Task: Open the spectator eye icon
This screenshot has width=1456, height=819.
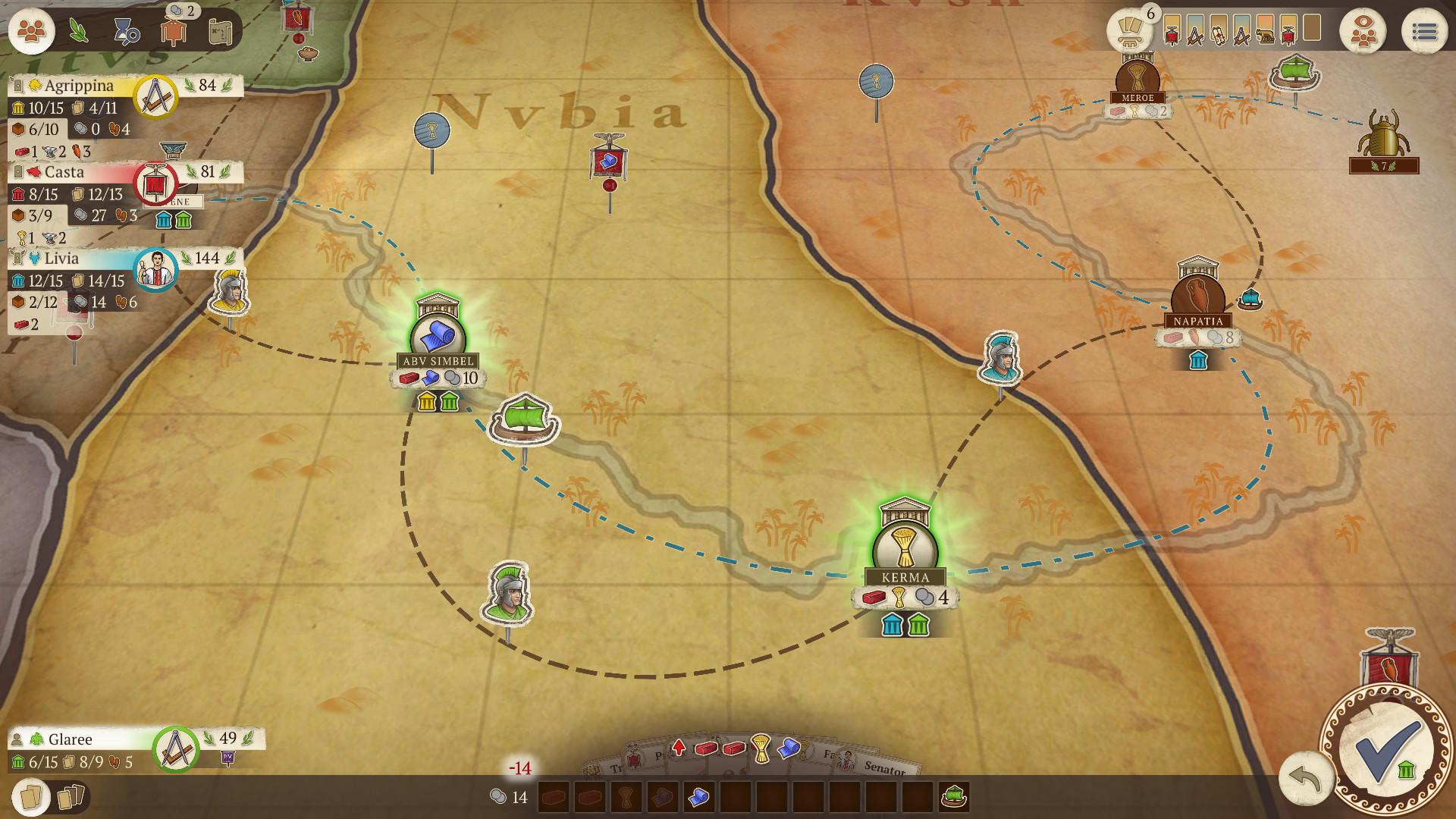Action: [1363, 32]
